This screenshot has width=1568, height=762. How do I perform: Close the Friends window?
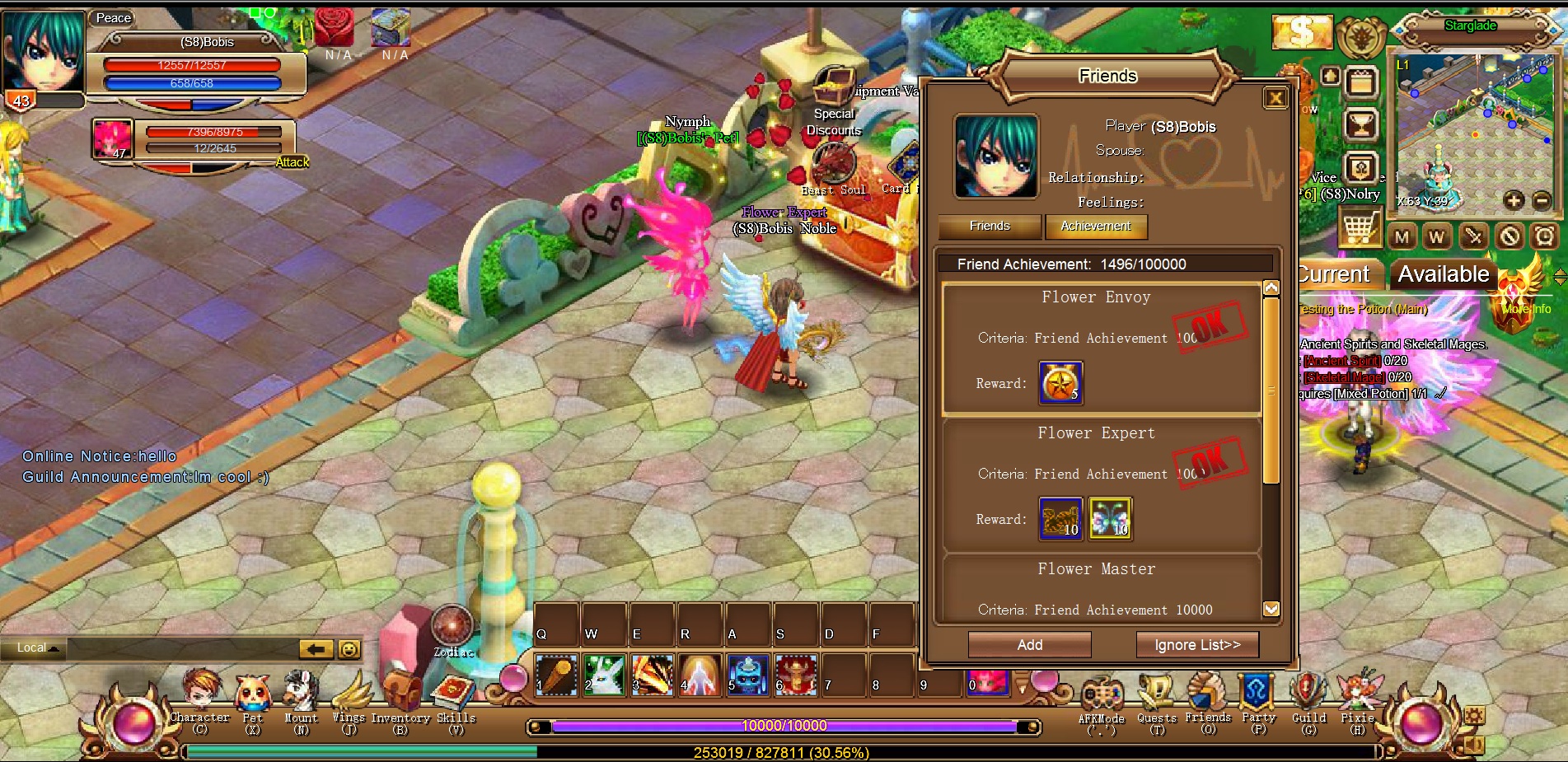coord(1275,99)
